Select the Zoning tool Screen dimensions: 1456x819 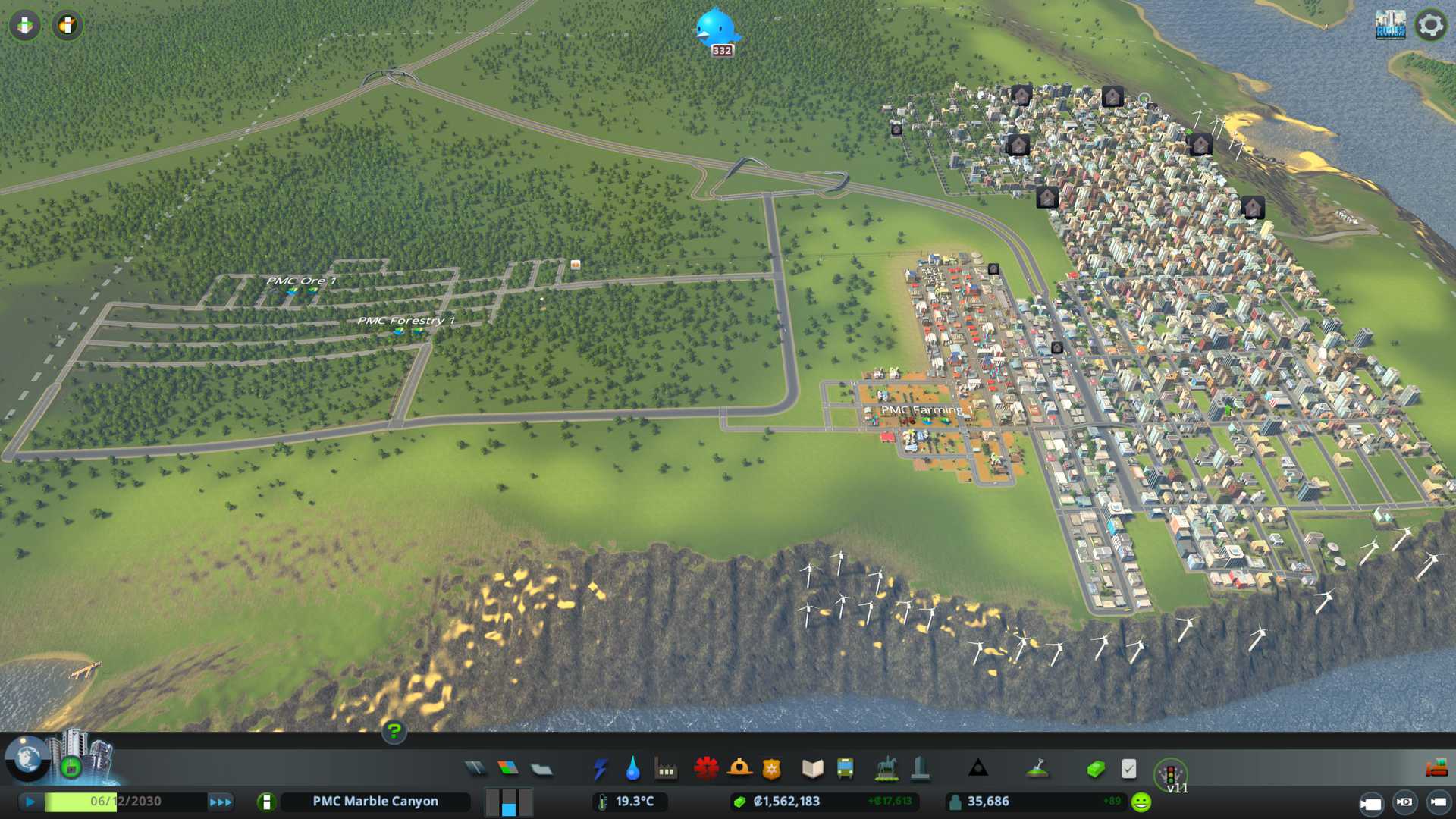508,769
